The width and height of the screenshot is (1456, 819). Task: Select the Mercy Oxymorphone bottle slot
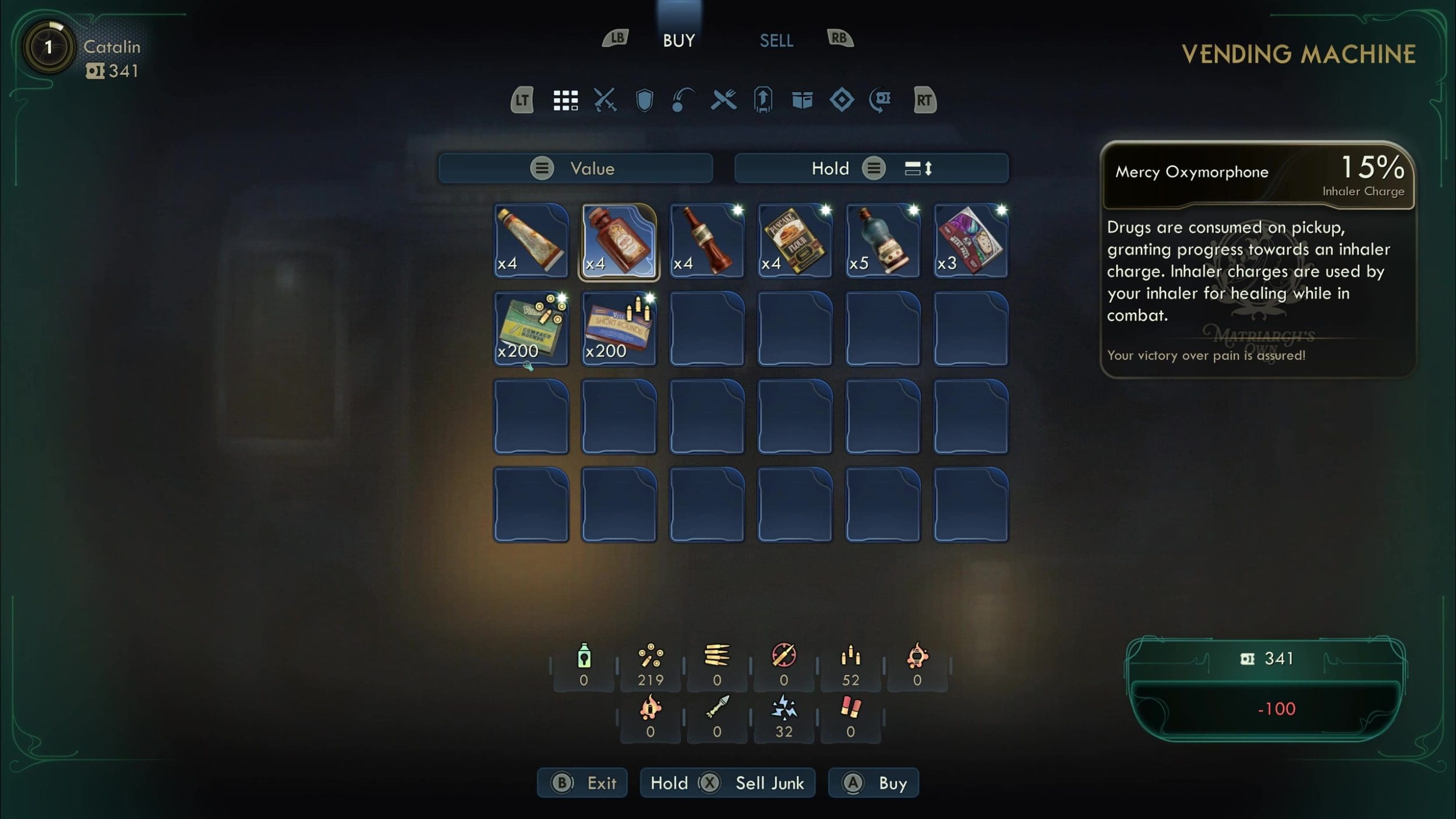click(619, 241)
